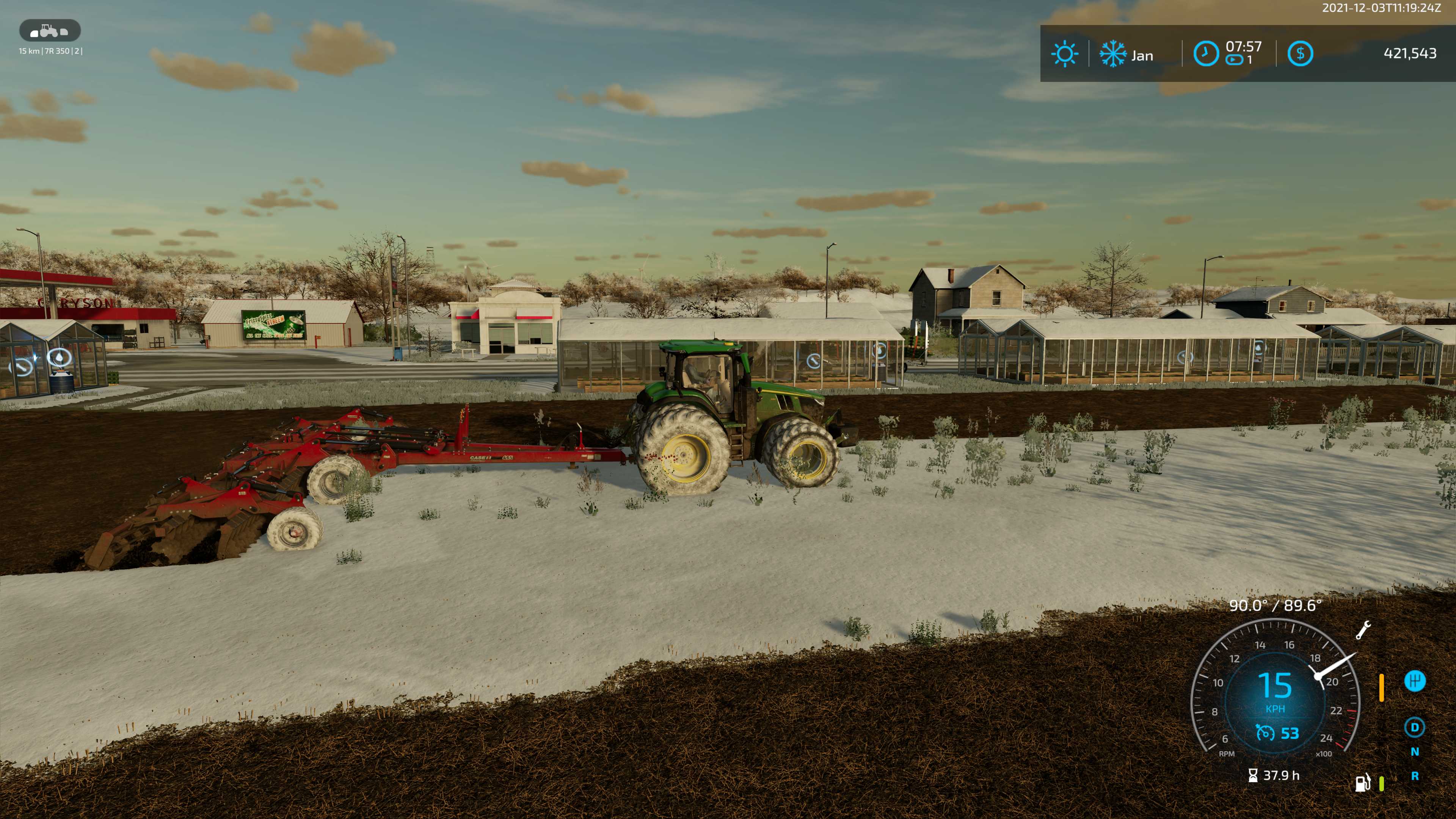Select the clock time icon

[x=1206, y=54]
